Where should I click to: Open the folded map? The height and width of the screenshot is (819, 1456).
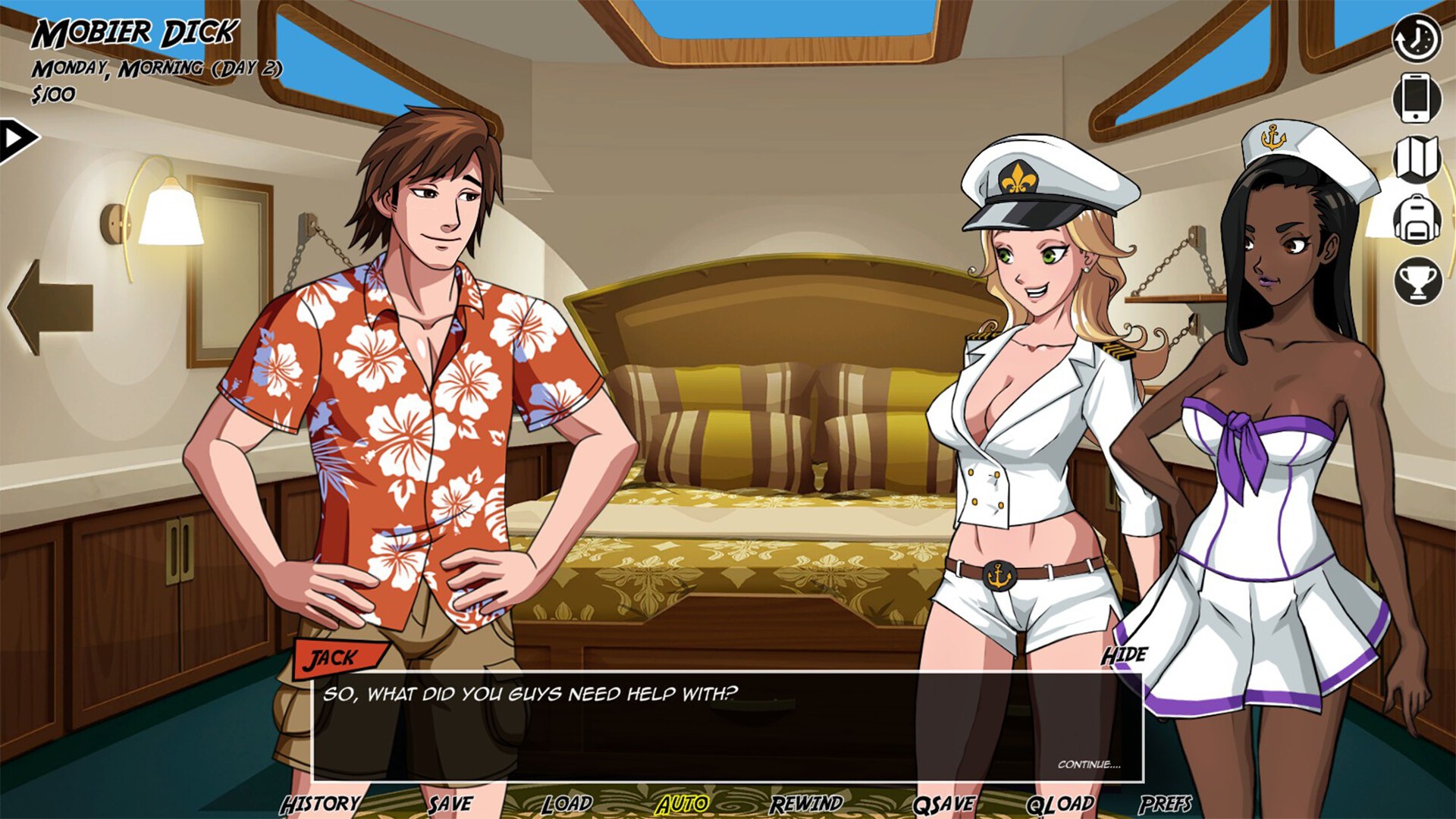[1416, 158]
